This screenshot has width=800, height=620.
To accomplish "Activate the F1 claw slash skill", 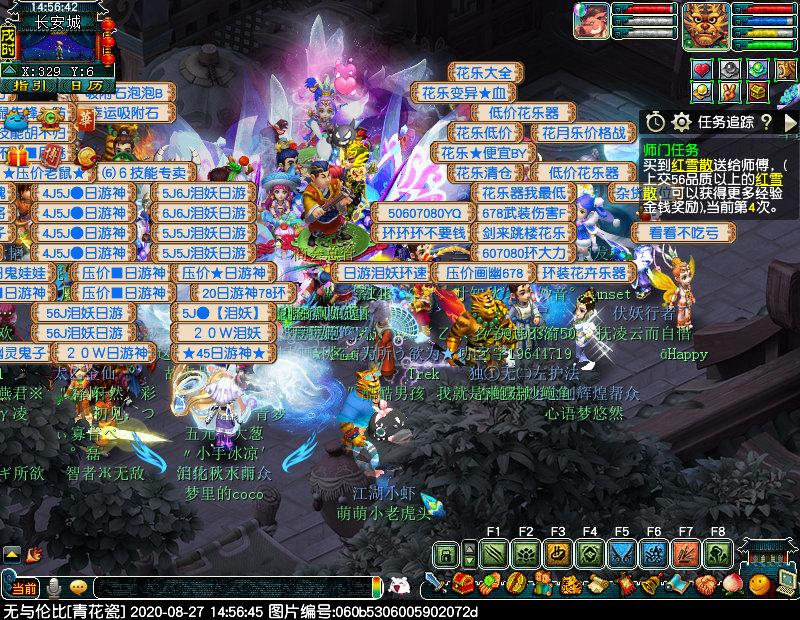I will click(x=493, y=553).
